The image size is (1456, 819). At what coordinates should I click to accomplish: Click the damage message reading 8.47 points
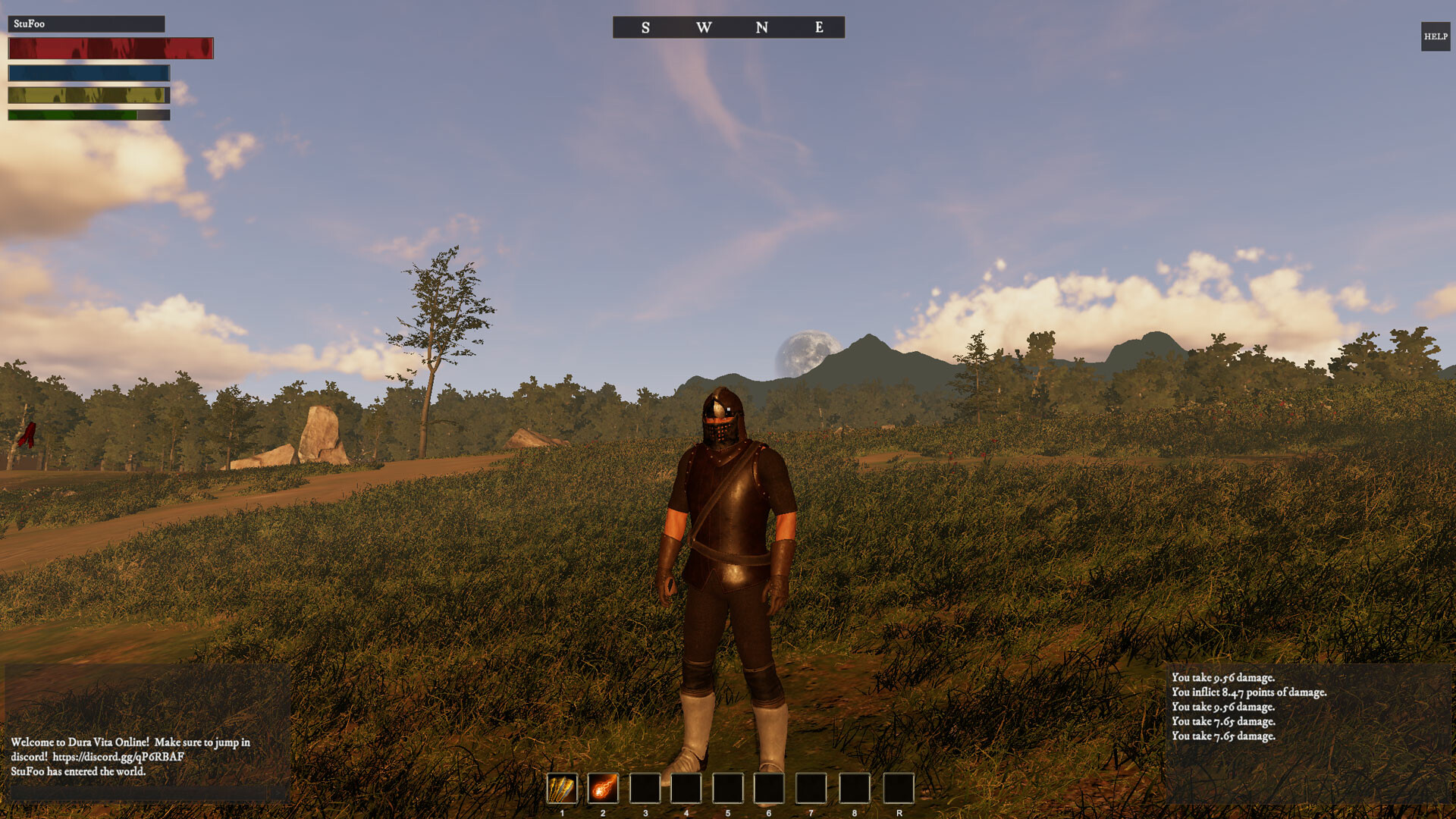(1250, 691)
